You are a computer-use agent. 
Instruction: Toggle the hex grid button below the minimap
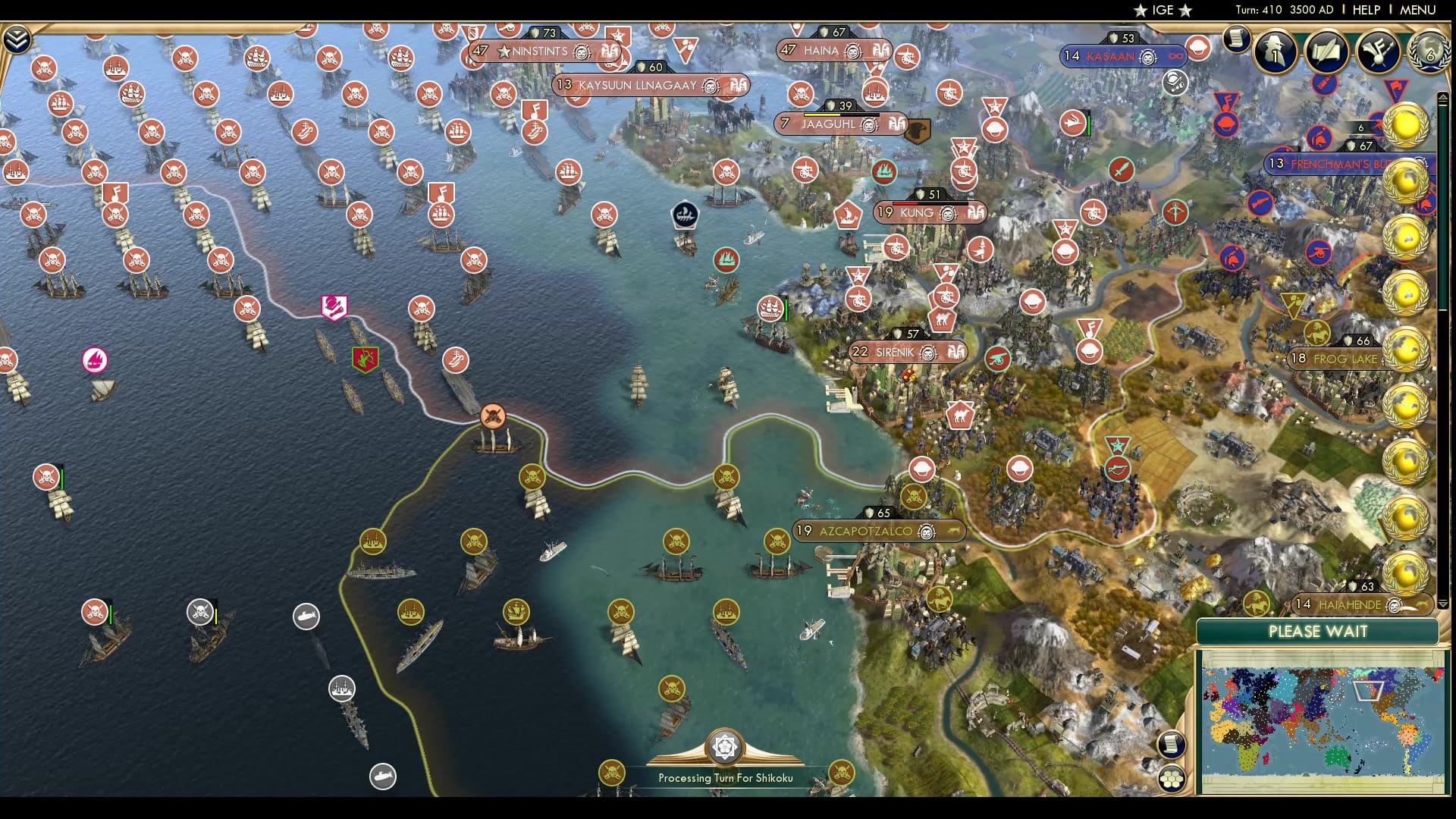1172,779
